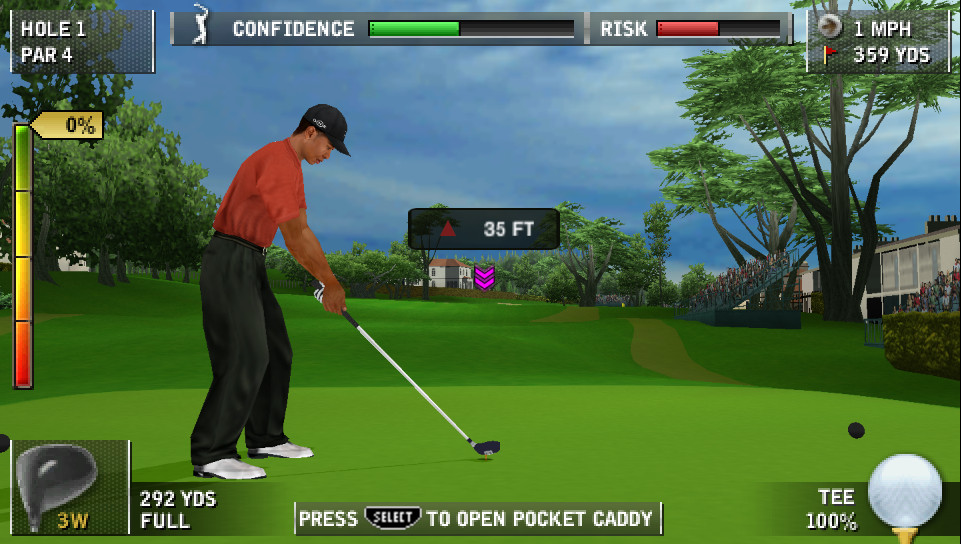
Task: Select the magenta aim target marker
Action: (x=484, y=277)
